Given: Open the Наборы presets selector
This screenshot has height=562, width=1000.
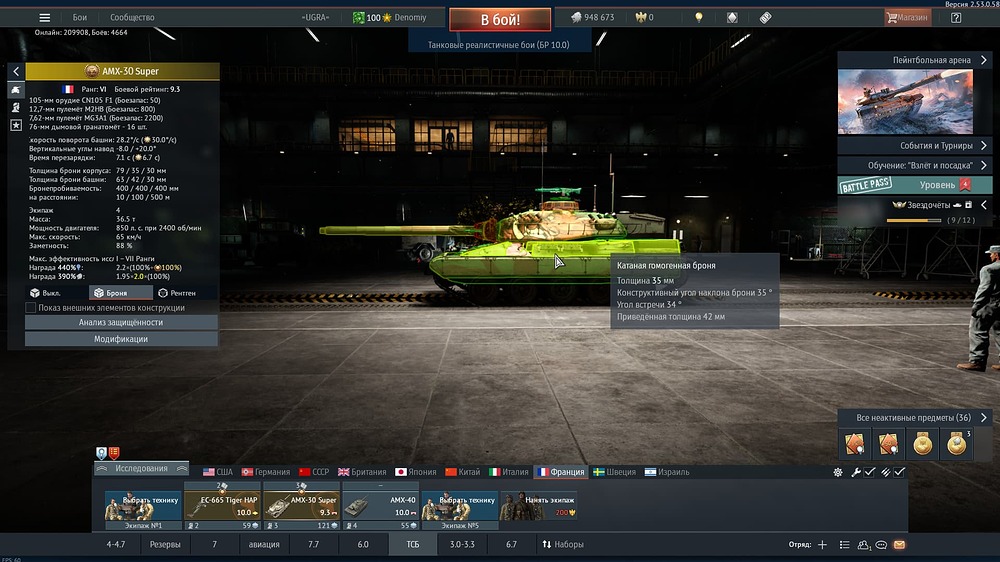Looking at the screenshot, I should [x=563, y=545].
